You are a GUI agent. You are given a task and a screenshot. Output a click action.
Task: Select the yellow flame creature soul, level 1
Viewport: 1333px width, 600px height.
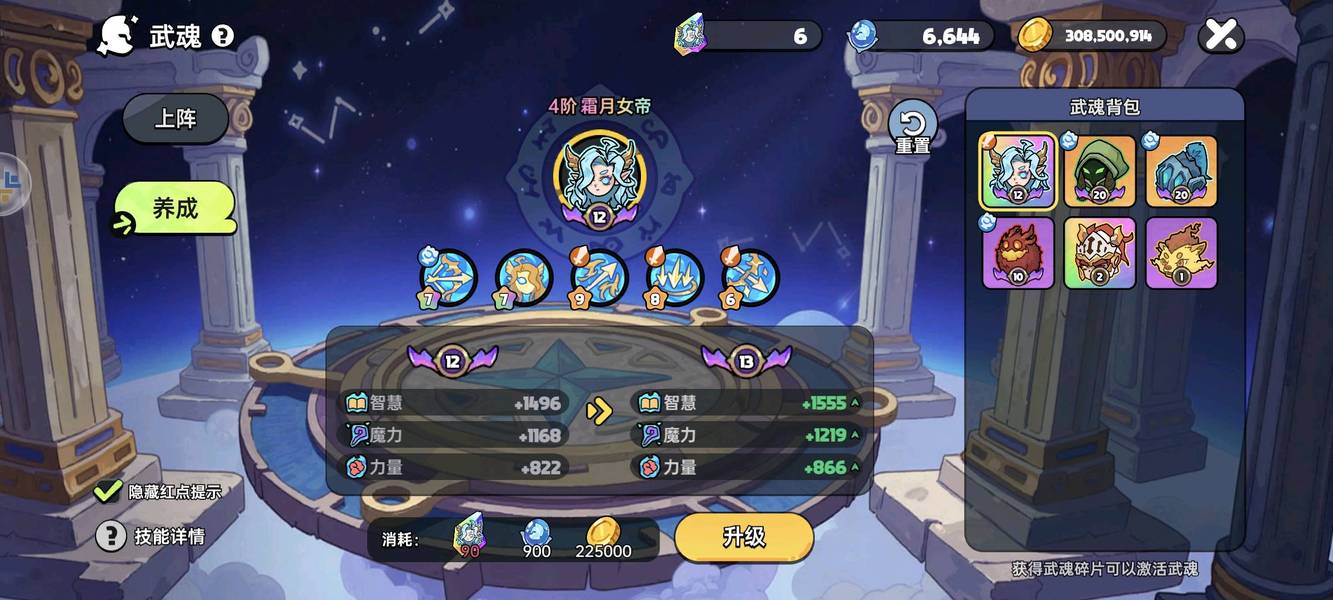(1181, 253)
